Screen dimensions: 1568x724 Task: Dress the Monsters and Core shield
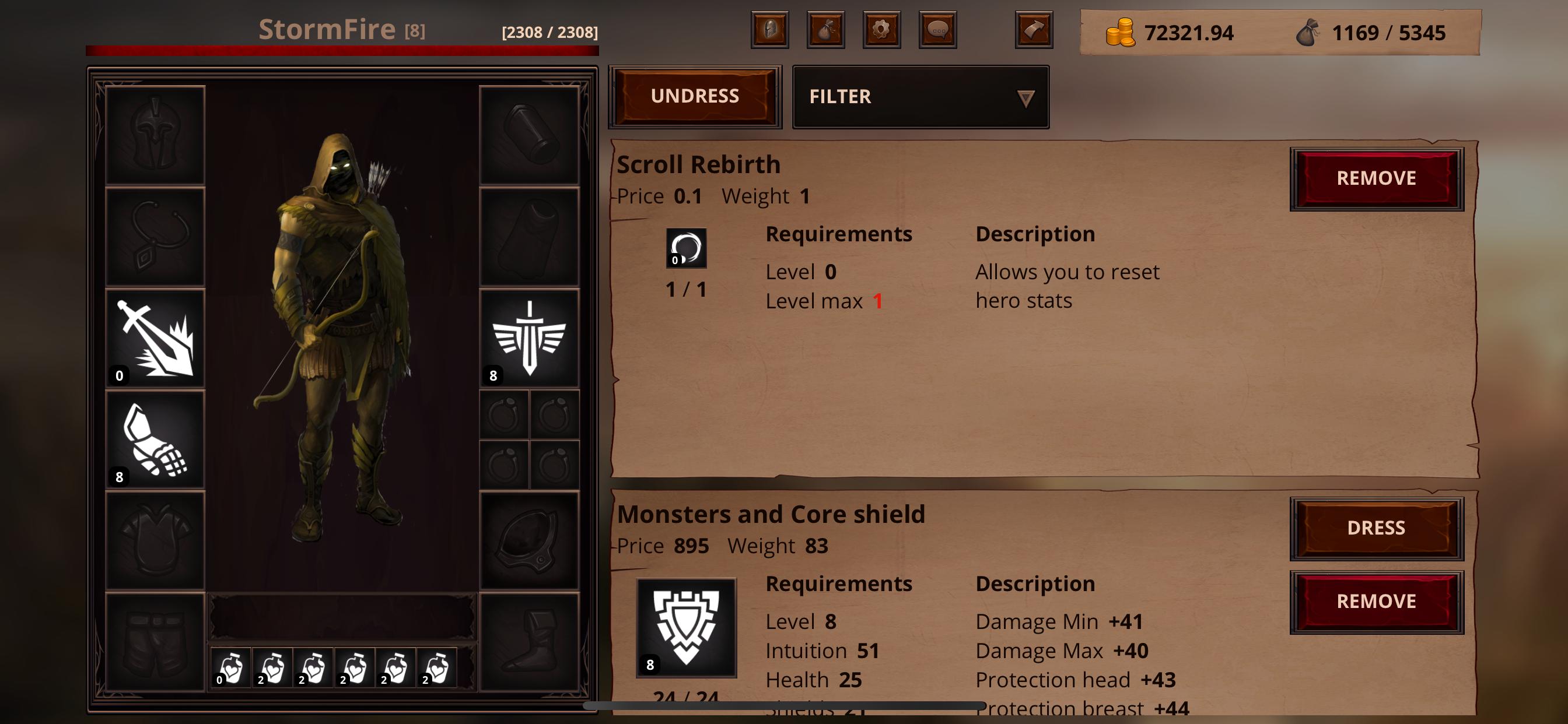pyautogui.click(x=1376, y=528)
